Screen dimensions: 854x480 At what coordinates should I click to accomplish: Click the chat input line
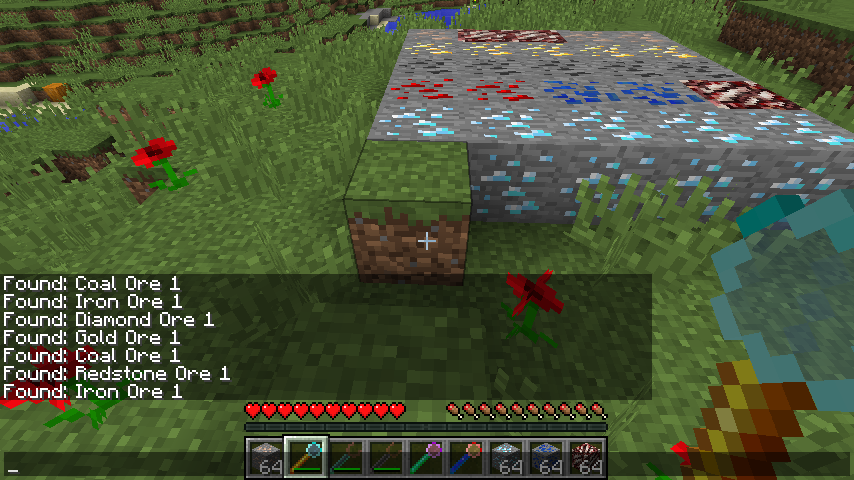pos(120,468)
